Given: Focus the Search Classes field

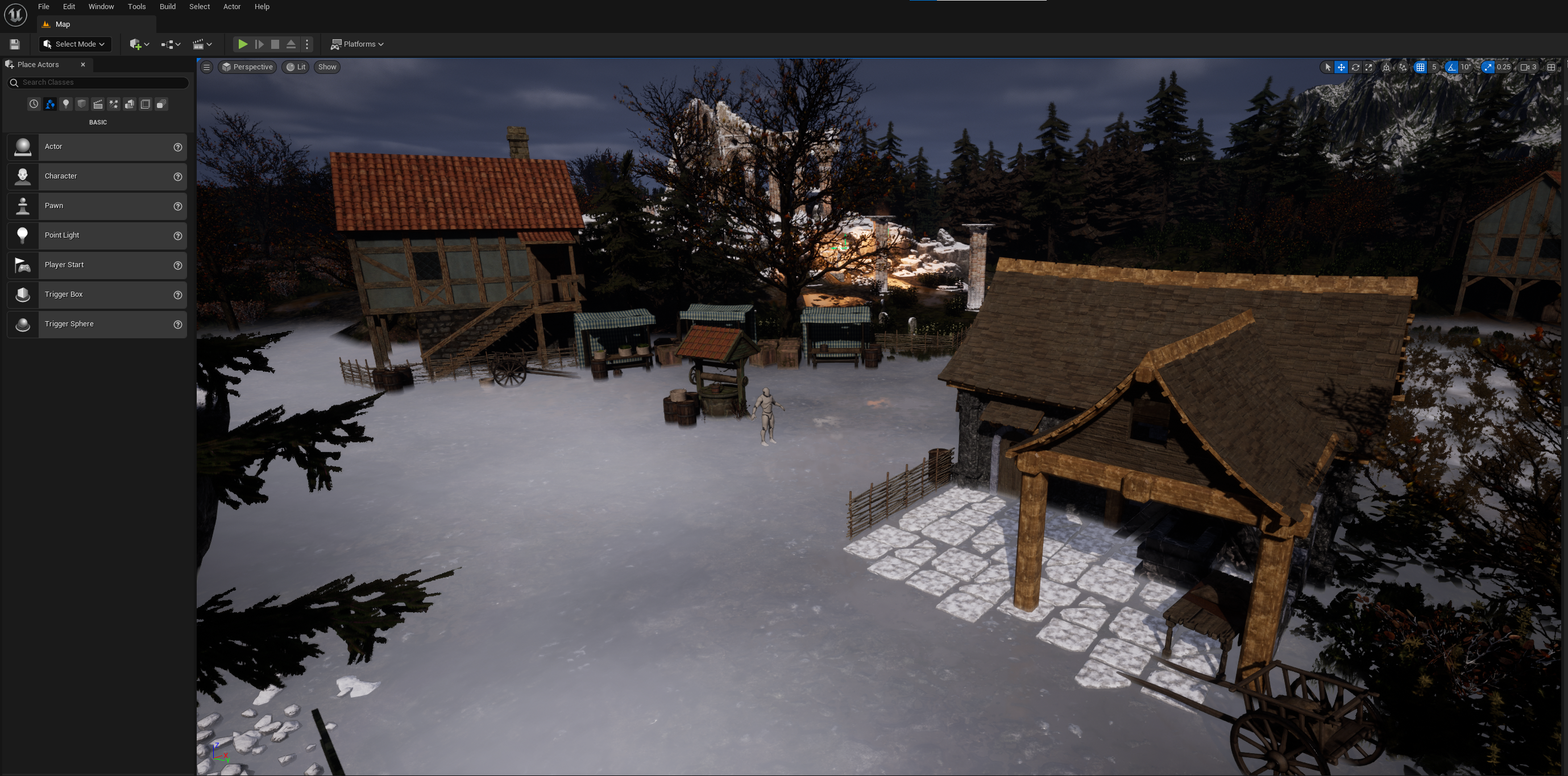Looking at the screenshot, I should click(x=101, y=83).
